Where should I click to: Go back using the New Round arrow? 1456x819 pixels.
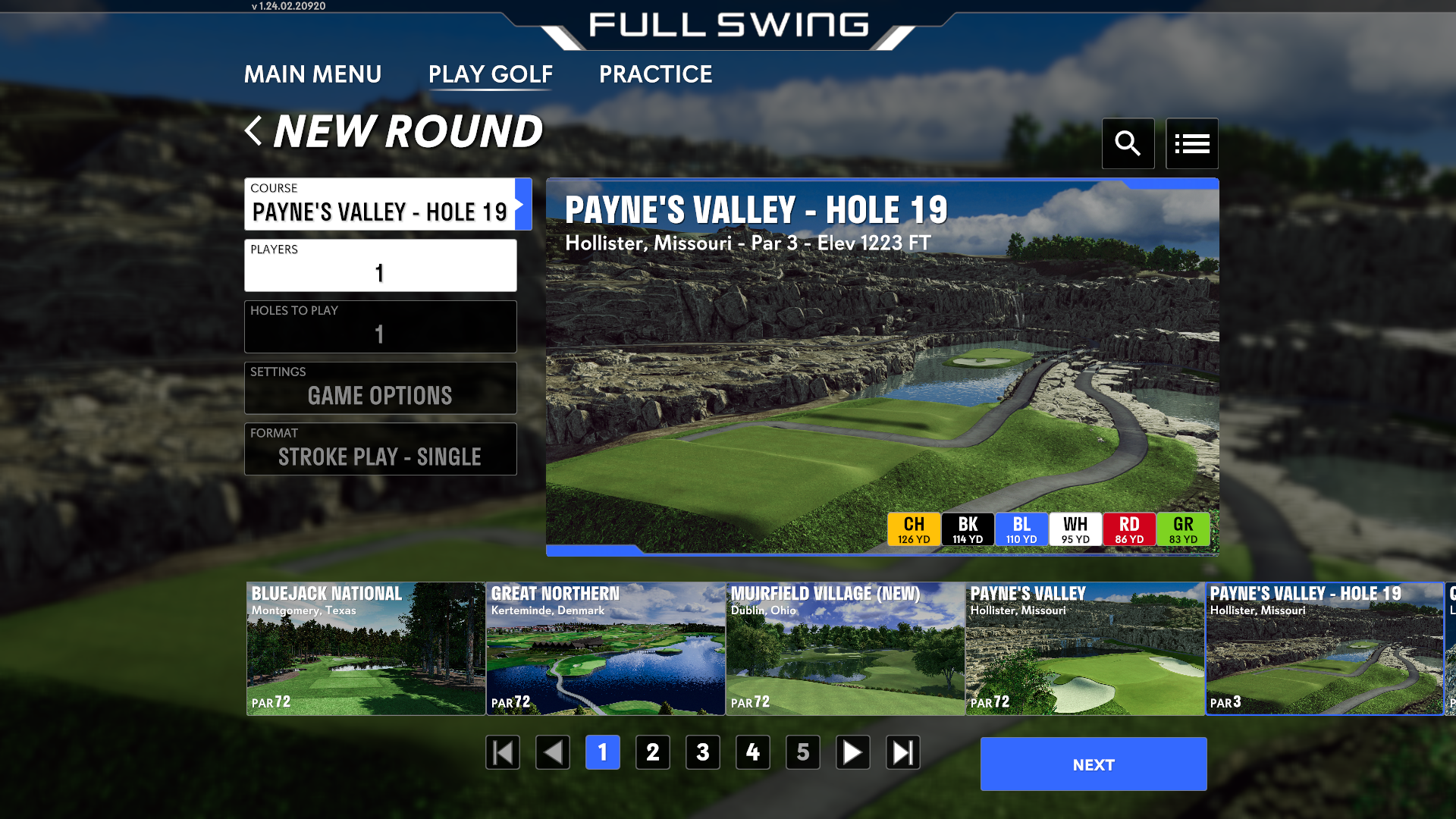click(254, 131)
